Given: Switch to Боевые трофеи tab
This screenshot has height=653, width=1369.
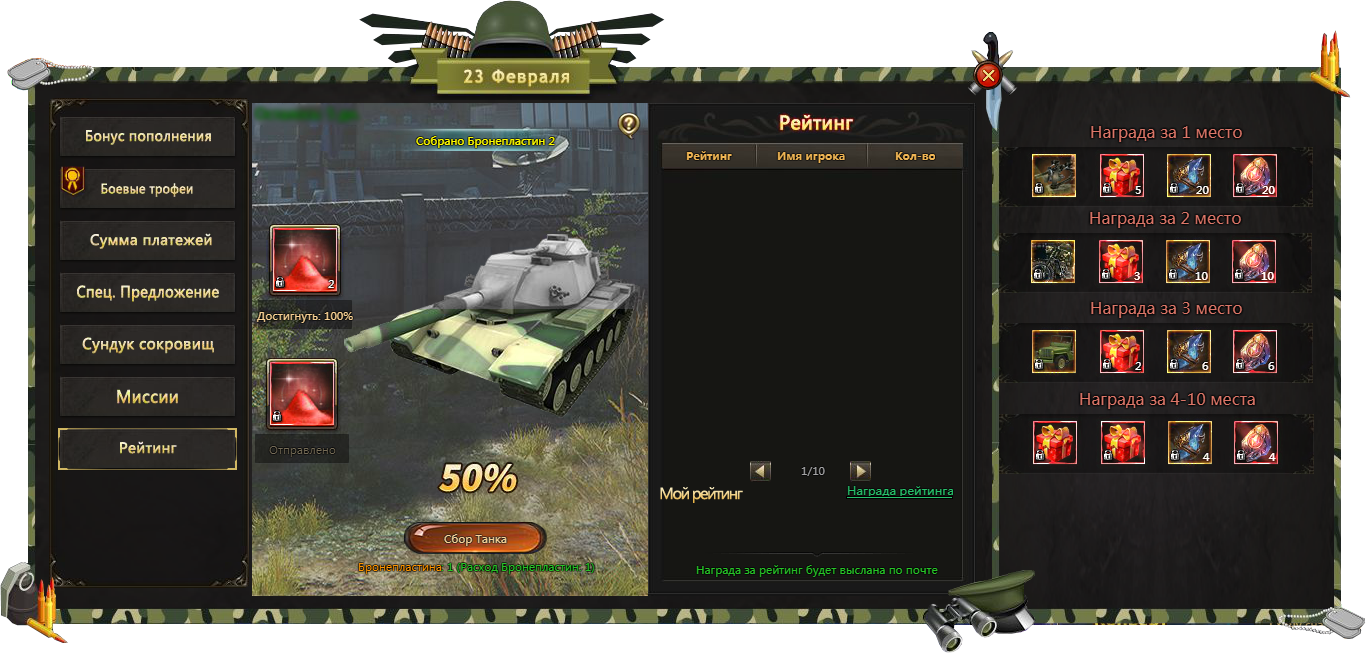Looking at the screenshot, I should coord(148,189).
